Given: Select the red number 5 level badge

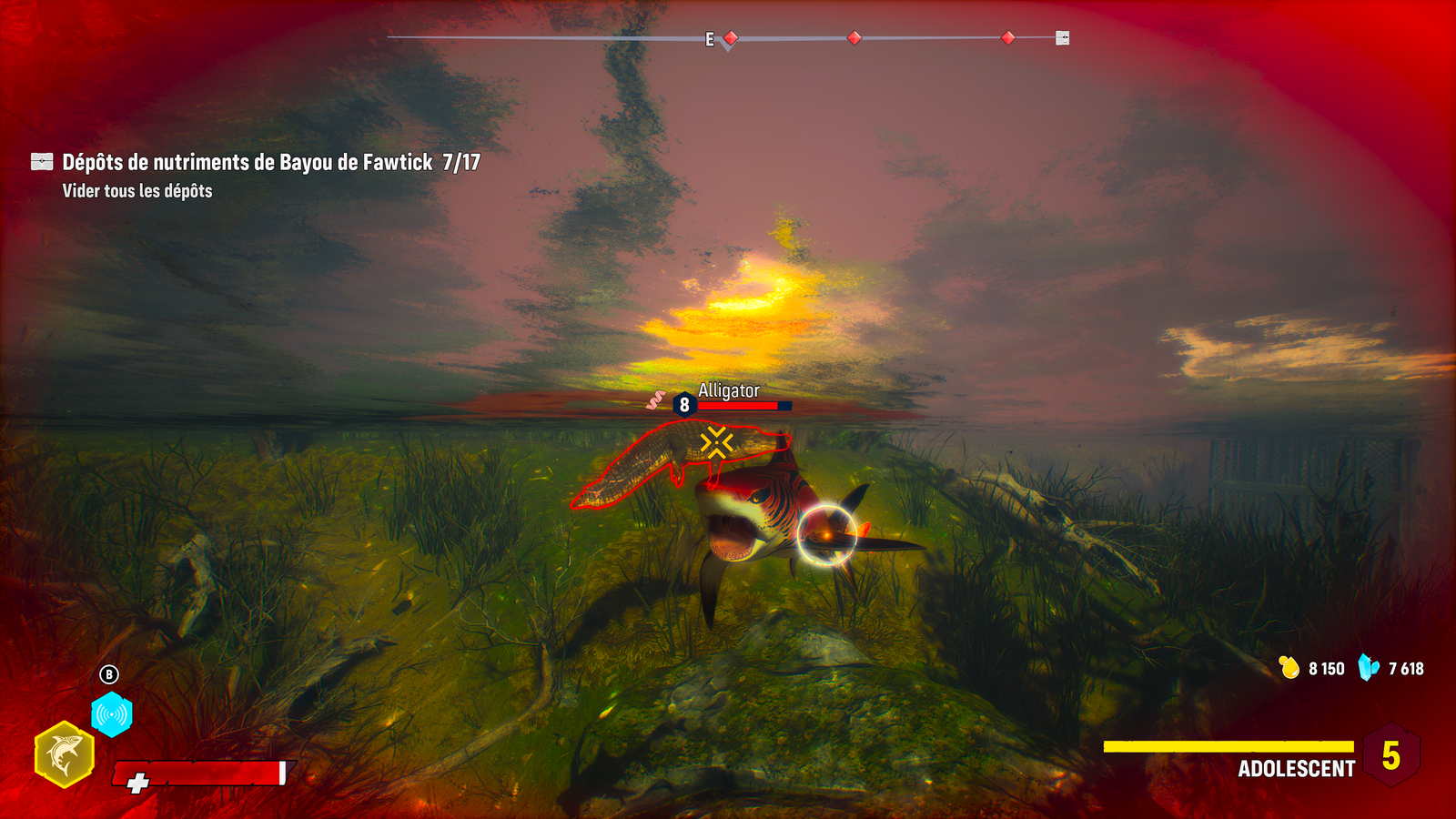Looking at the screenshot, I should coord(1390,755).
